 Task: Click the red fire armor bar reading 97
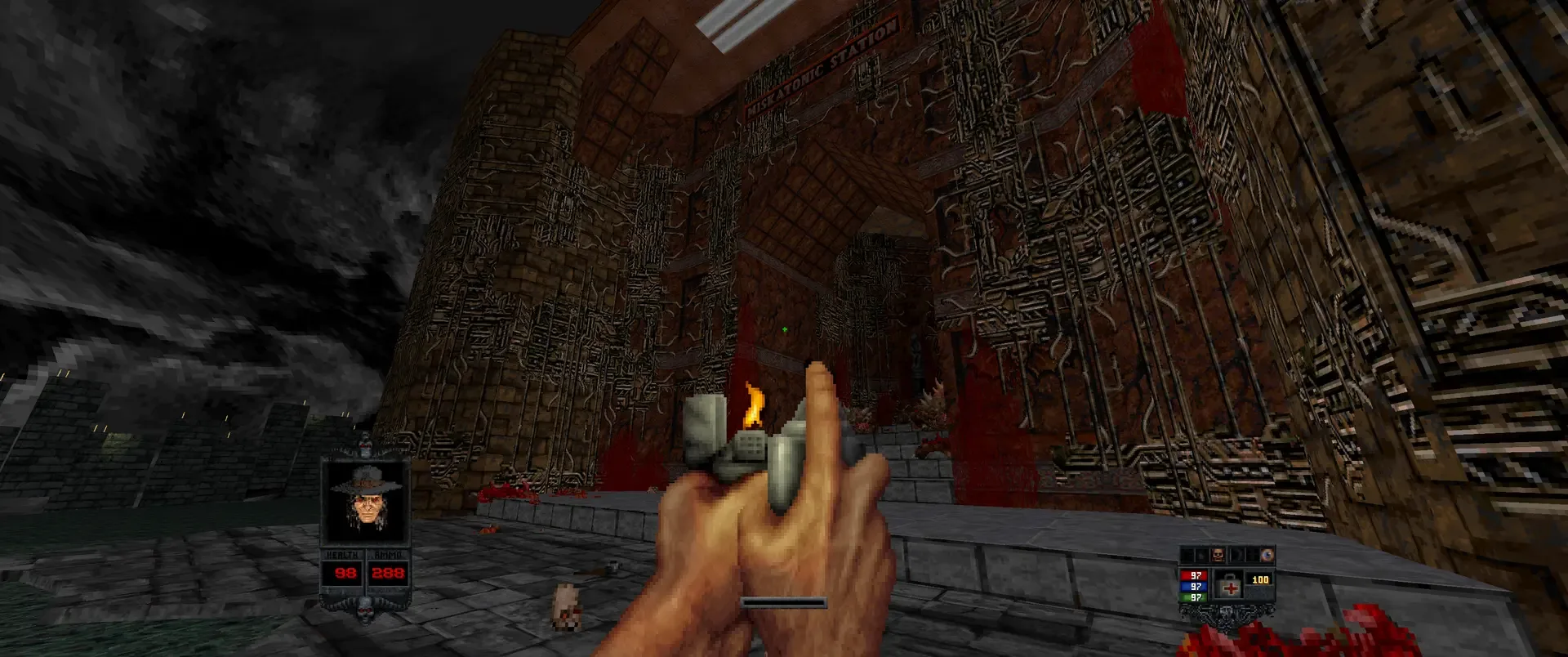tap(1196, 576)
